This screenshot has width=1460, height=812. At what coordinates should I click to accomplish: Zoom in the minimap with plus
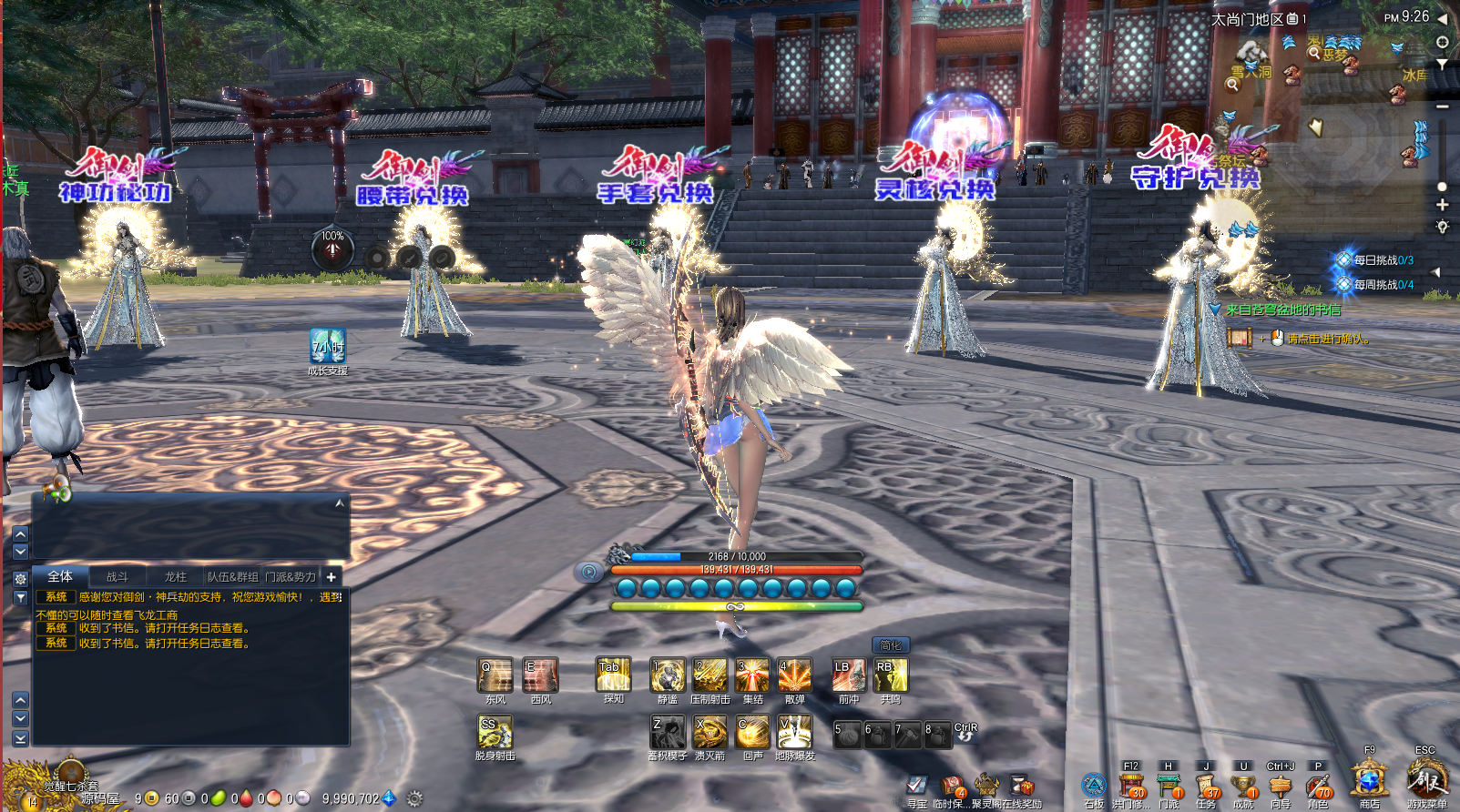click(x=1442, y=206)
